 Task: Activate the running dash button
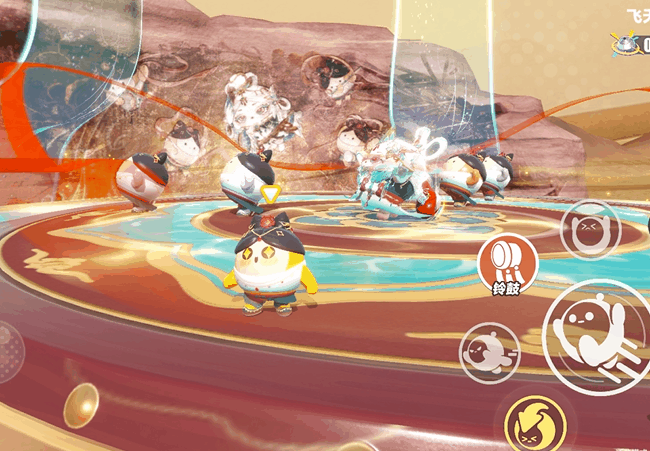[489, 353]
